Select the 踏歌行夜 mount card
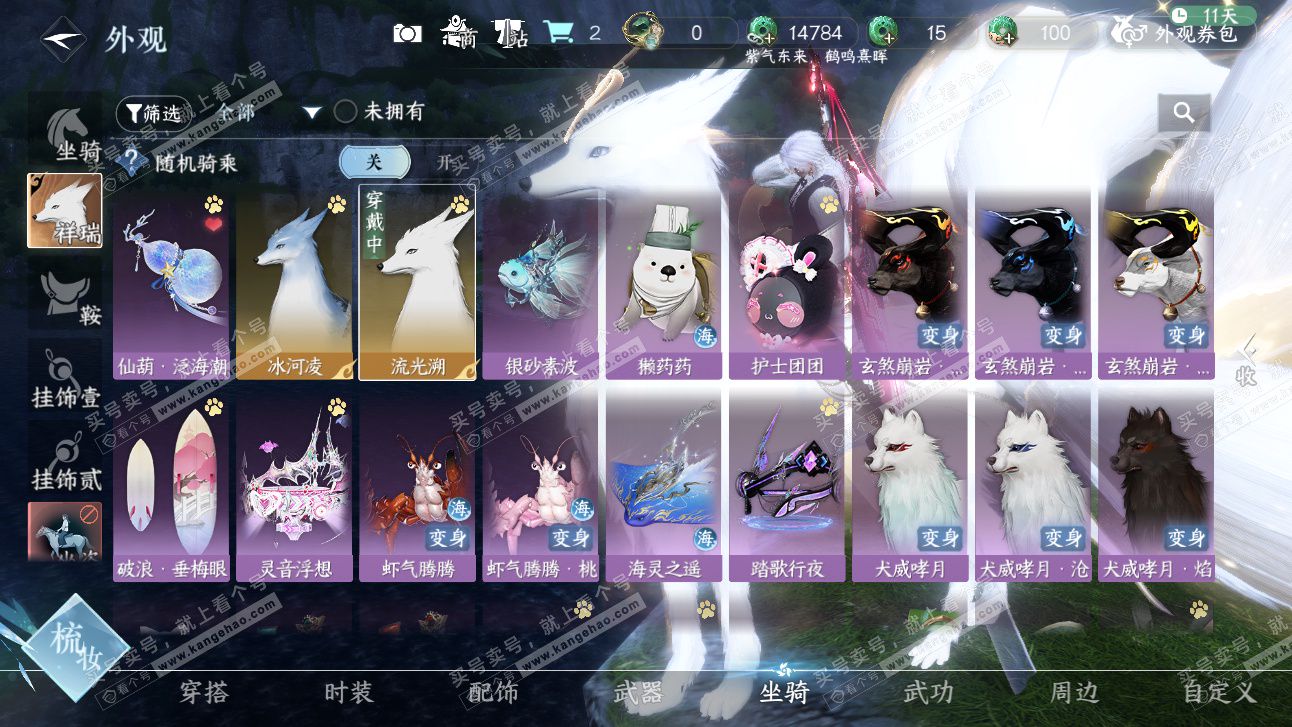This screenshot has width=1292, height=727. [786, 487]
